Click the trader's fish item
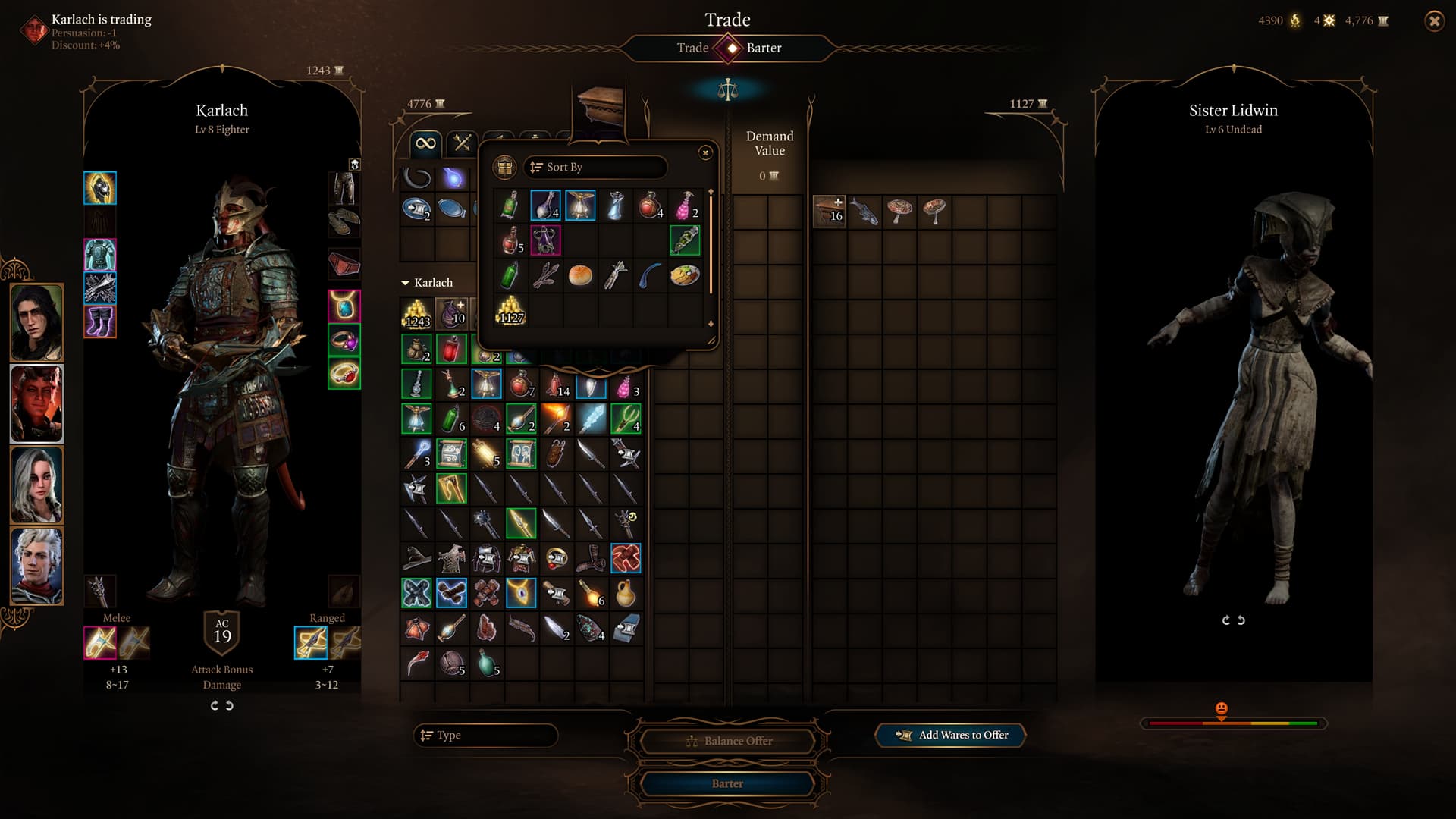The height and width of the screenshot is (819, 1456). tap(864, 212)
